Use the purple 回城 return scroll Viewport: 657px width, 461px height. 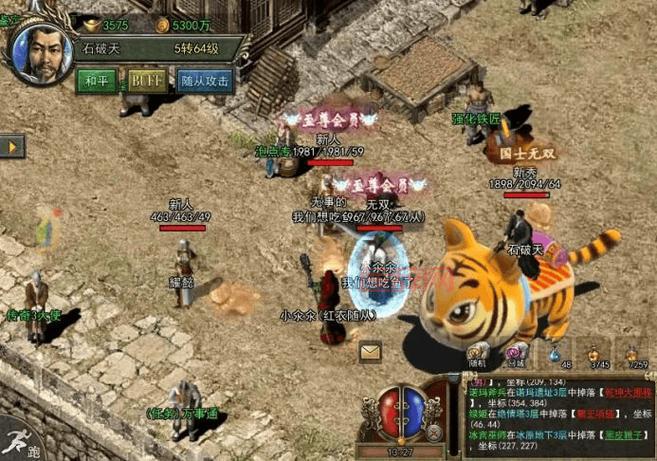[515, 352]
